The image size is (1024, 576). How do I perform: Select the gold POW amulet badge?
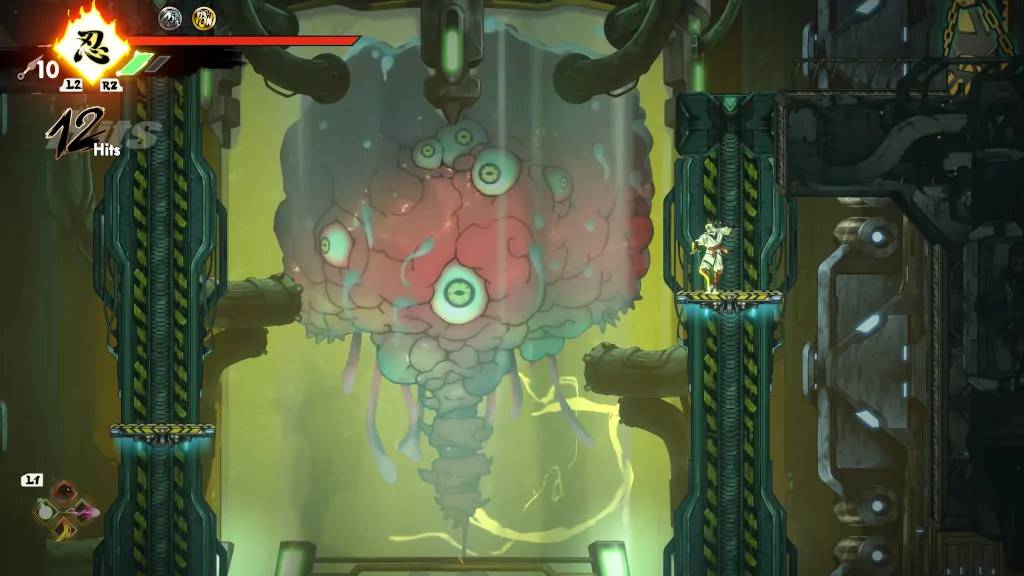pyautogui.click(x=204, y=17)
